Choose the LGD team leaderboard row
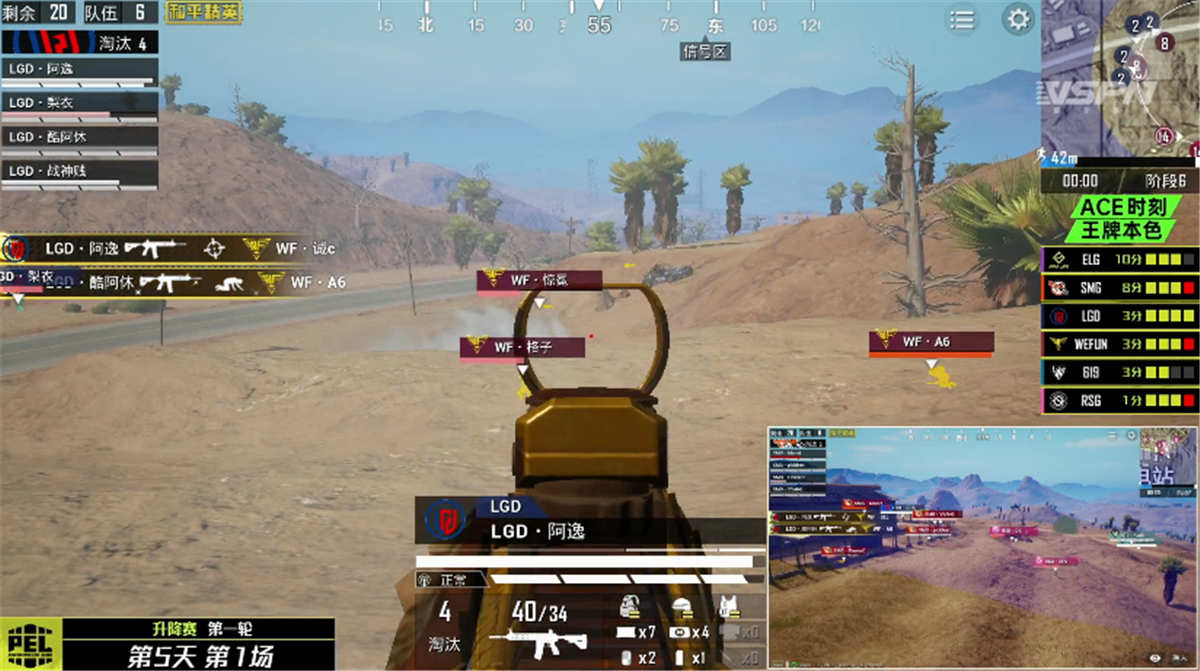Screen dimensions: 1200x671 click(x=1119, y=316)
